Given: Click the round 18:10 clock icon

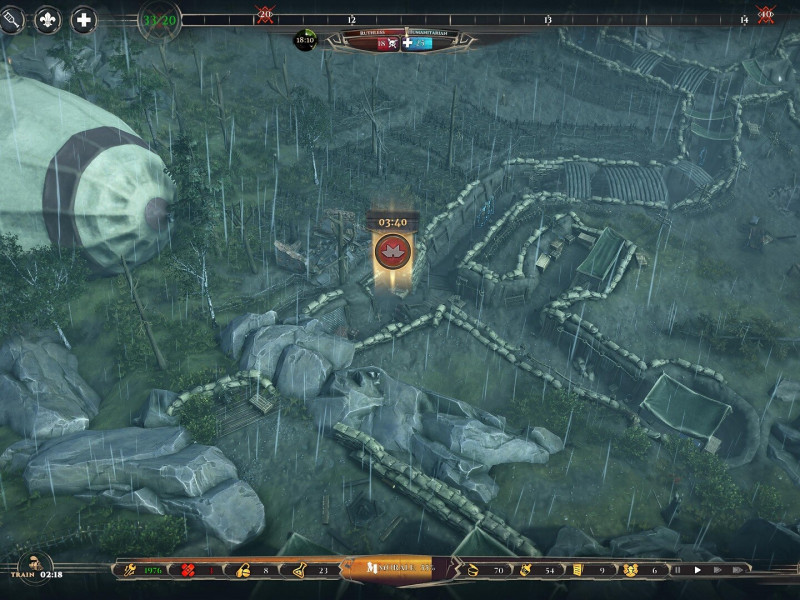Looking at the screenshot, I should click(x=304, y=41).
